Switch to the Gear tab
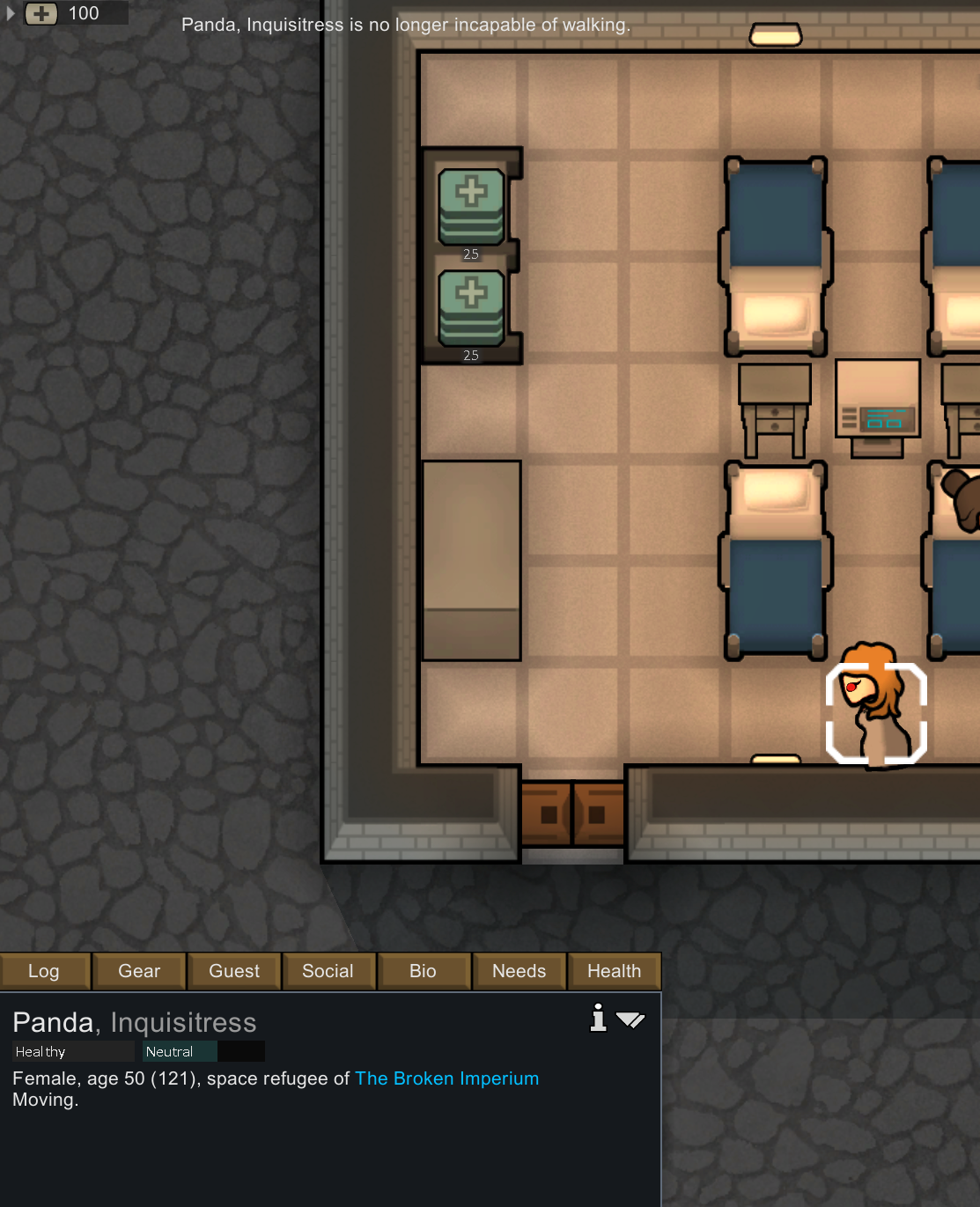The width and height of the screenshot is (980, 1207). tap(139, 971)
